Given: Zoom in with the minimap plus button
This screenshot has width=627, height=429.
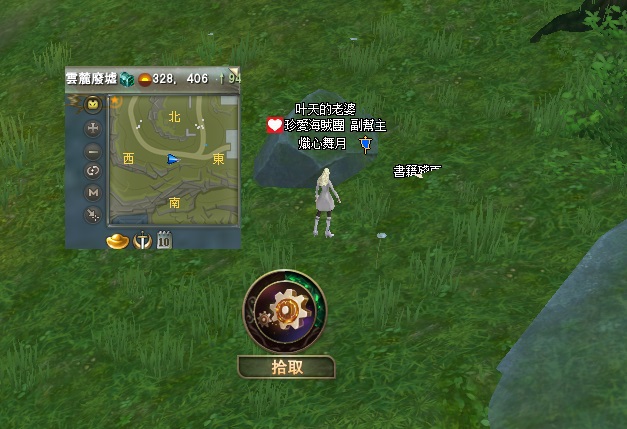Looking at the screenshot, I should [x=93, y=128].
